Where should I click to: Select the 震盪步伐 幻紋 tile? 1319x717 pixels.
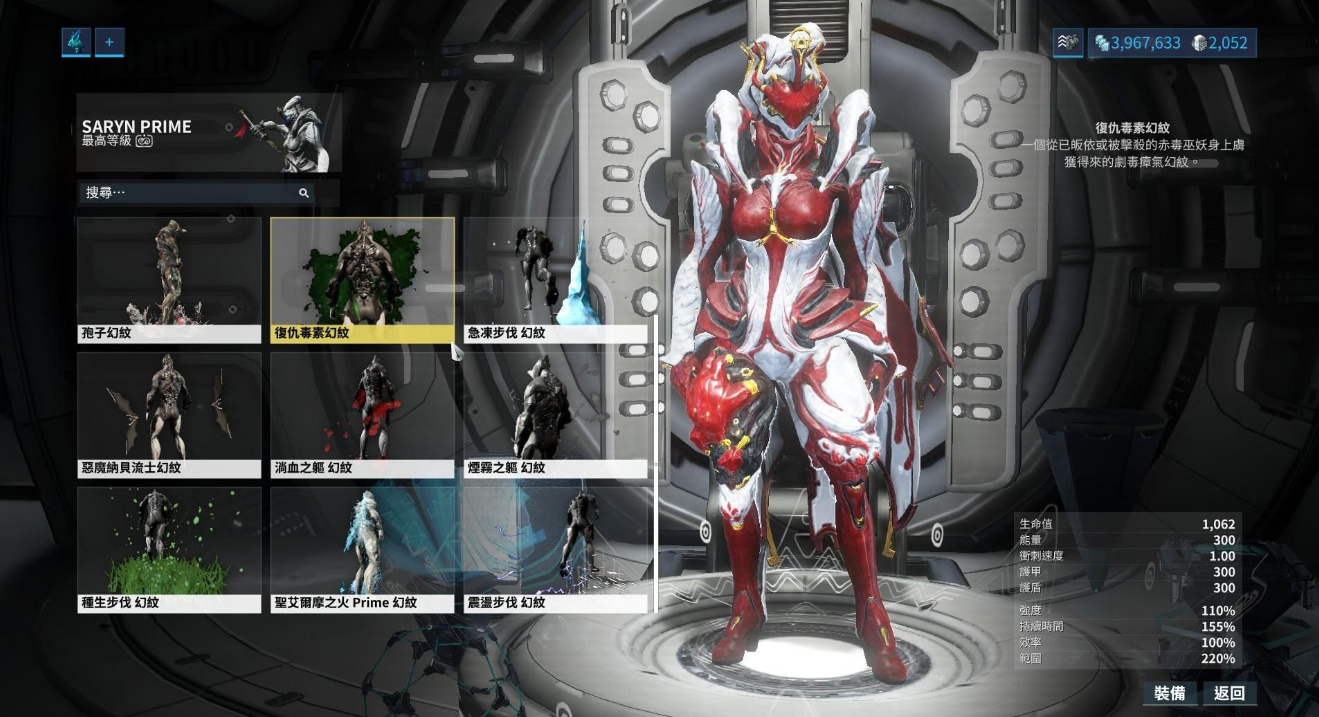click(555, 549)
